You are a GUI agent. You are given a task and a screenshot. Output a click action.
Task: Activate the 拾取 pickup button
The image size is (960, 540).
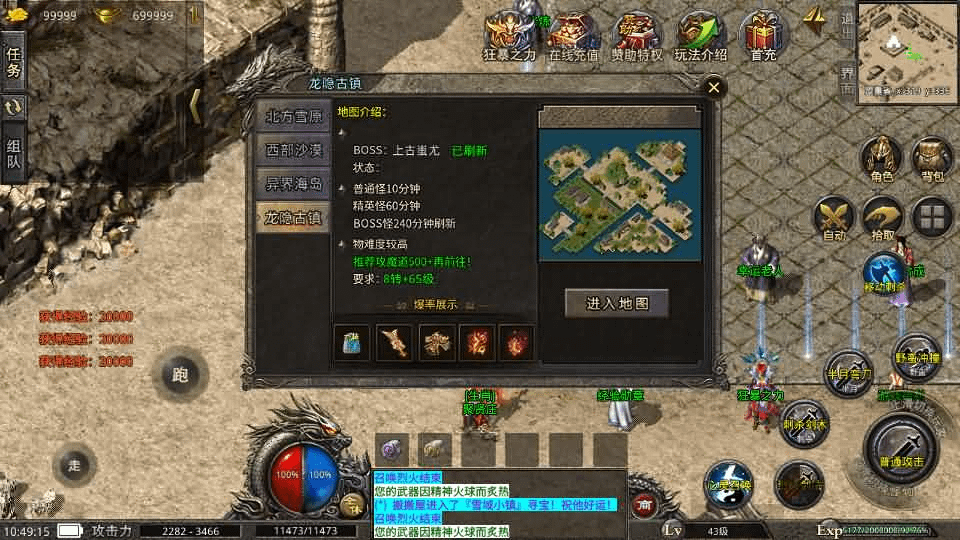(x=883, y=217)
